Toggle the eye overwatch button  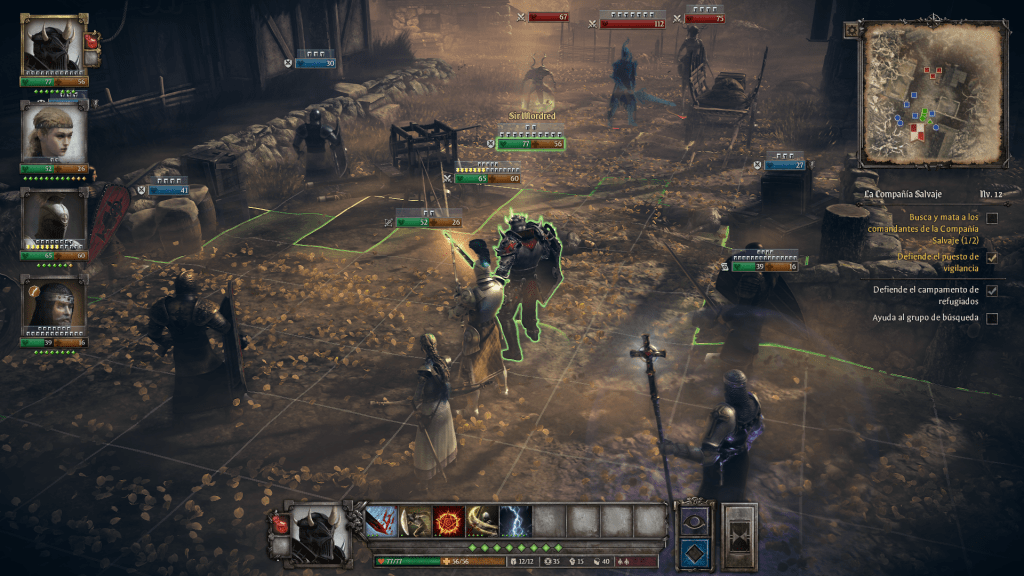(x=694, y=520)
